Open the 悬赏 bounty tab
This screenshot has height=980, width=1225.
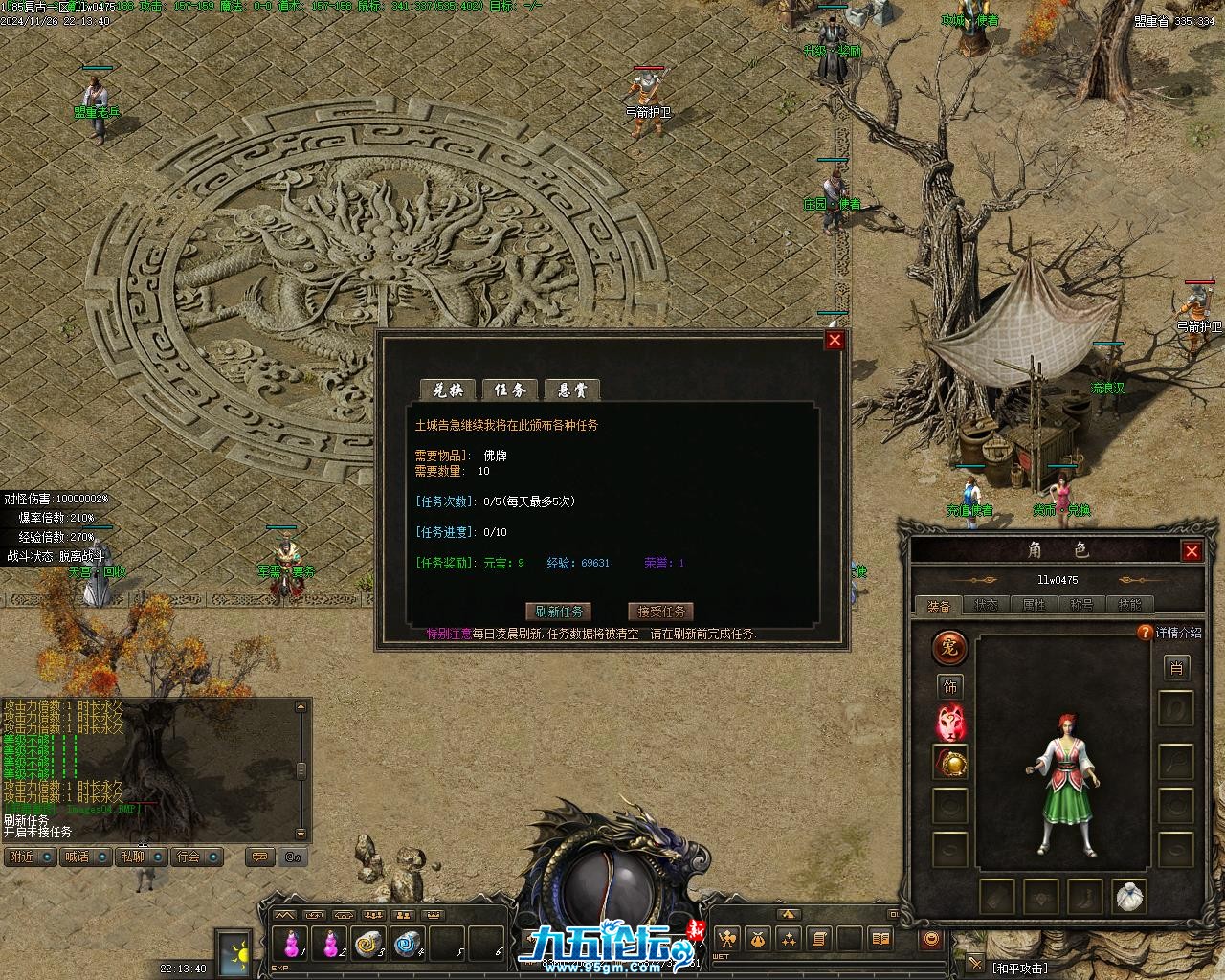coord(571,390)
